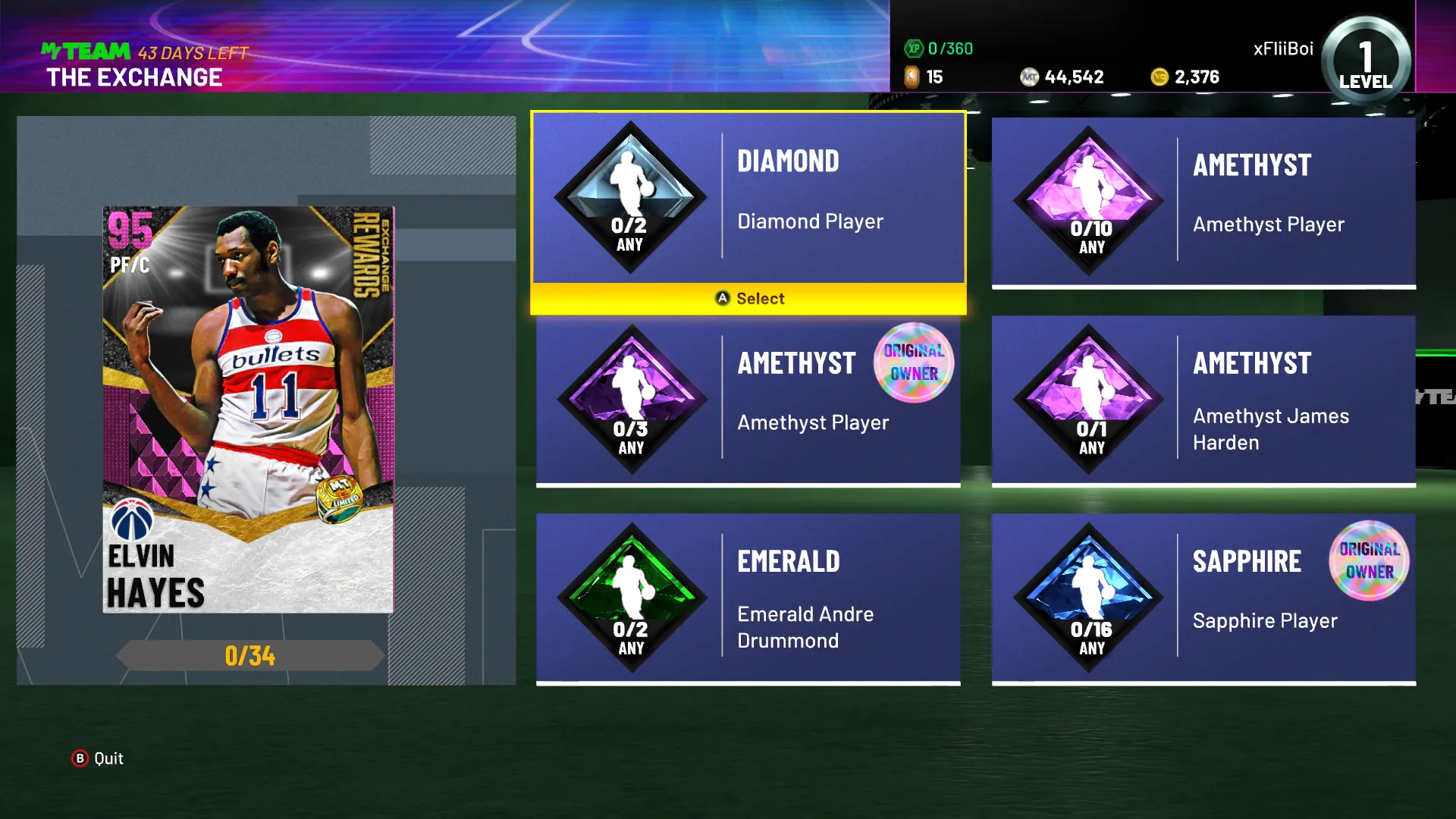Choose the Amethyst Player 0/10 requirement
This screenshot has height=819, width=1456.
(x=1203, y=202)
